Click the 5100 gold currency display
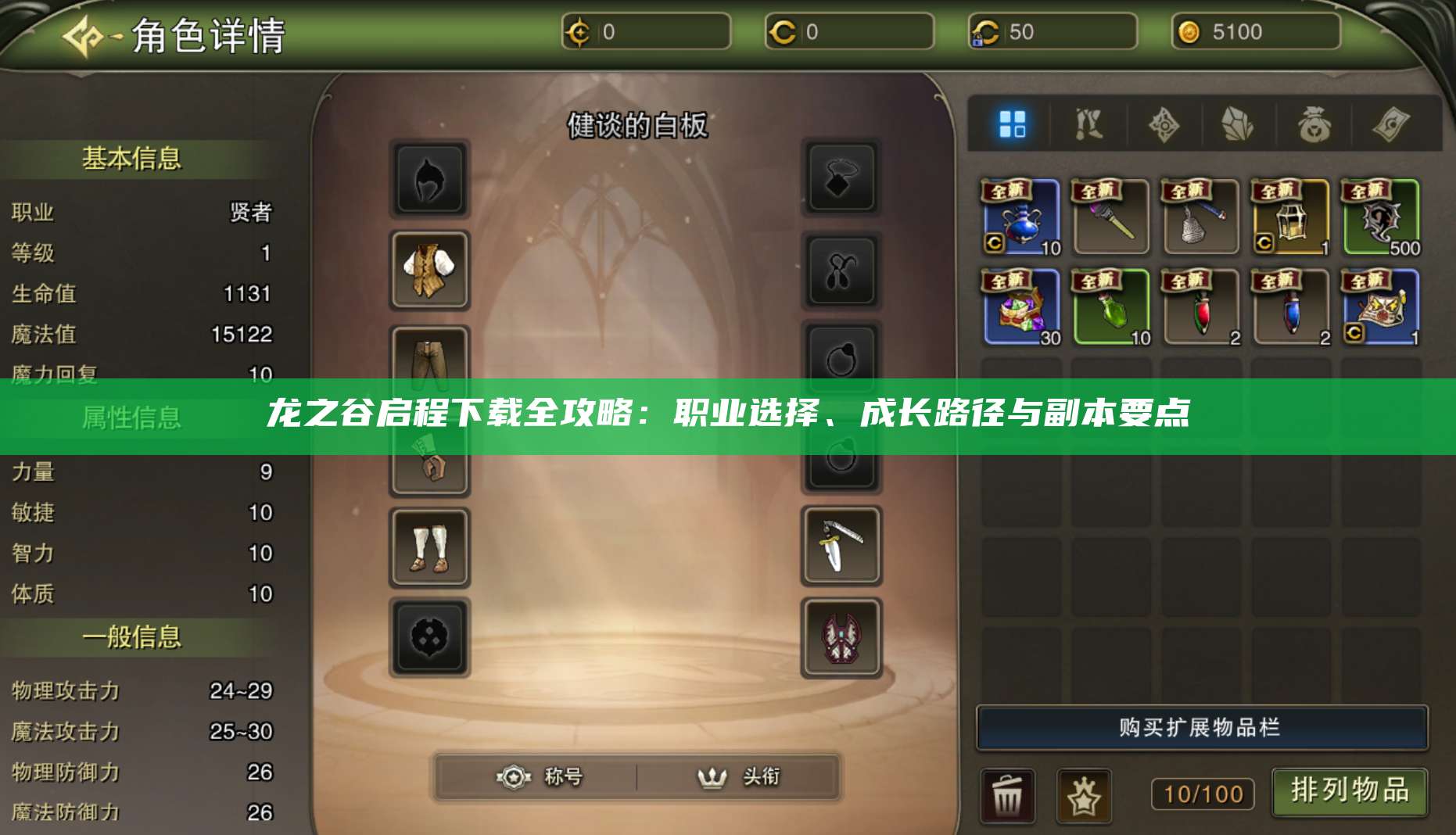 pos(1256,33)
